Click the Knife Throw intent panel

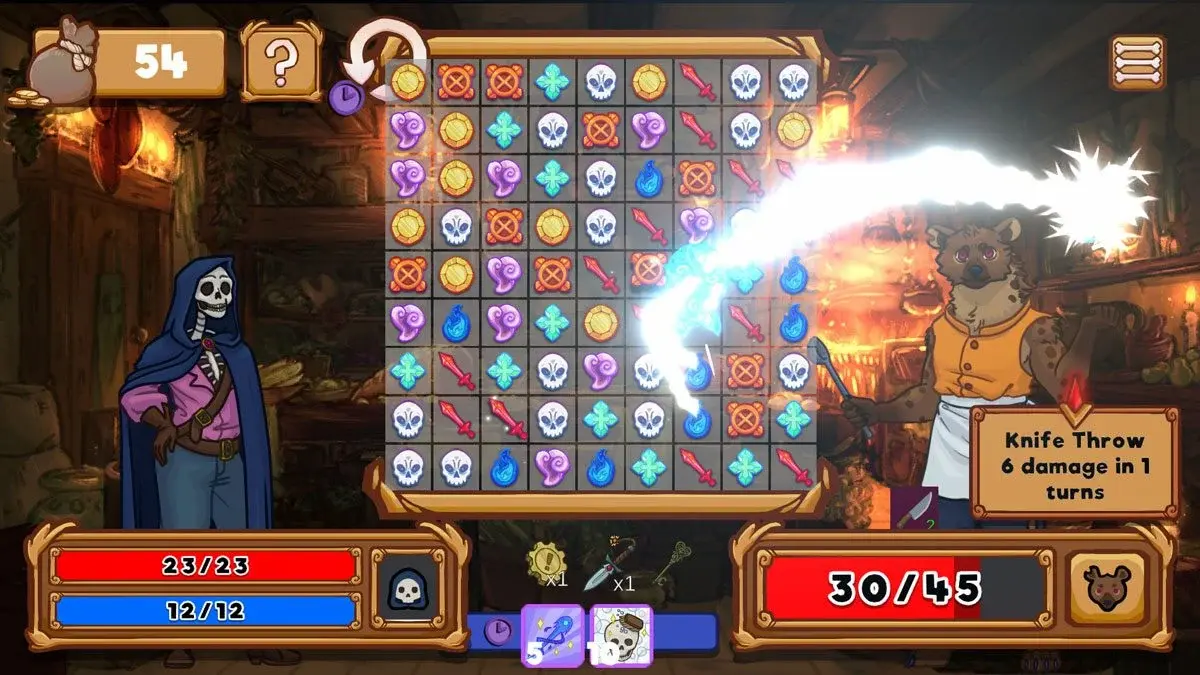click(1074, 464)
